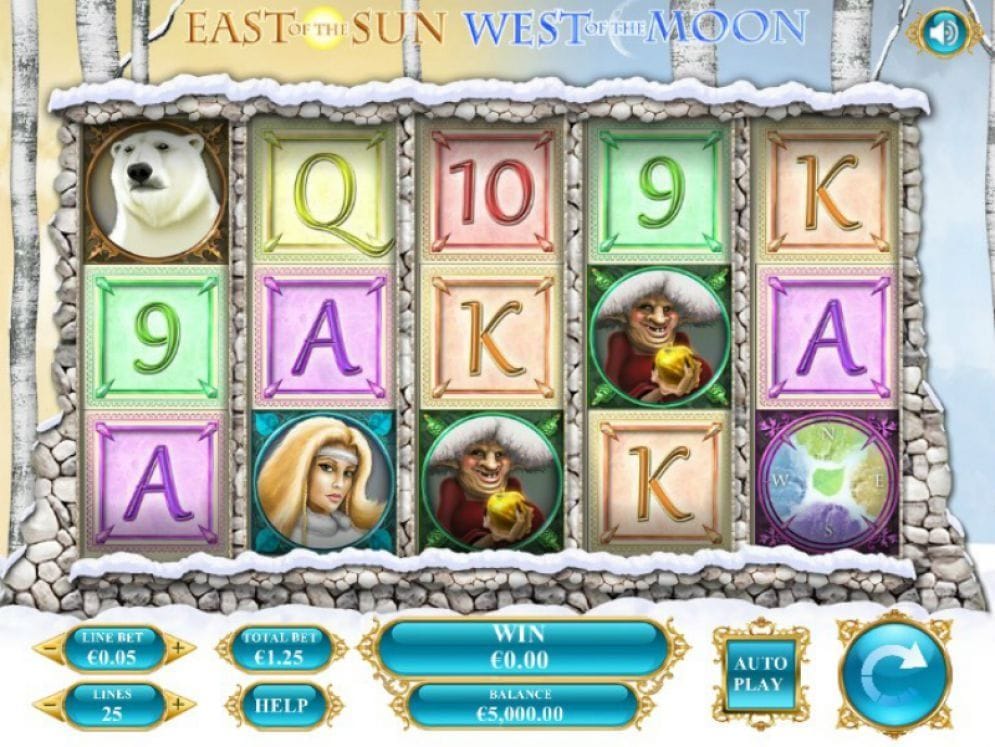Decrease the number of lines
995x747 pixels.
coord(49,705)
